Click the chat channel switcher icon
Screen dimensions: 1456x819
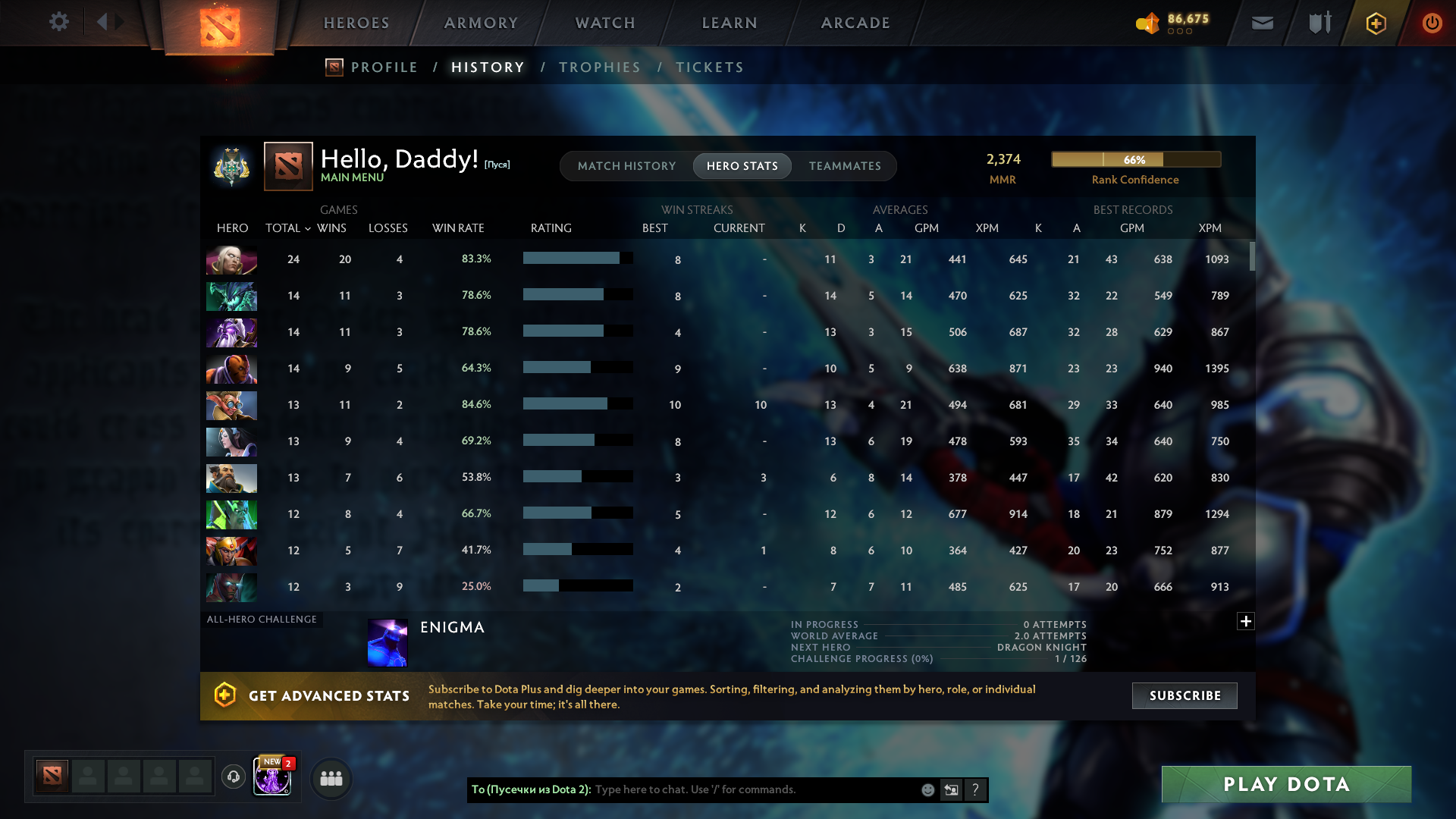(x=952, y=789)
